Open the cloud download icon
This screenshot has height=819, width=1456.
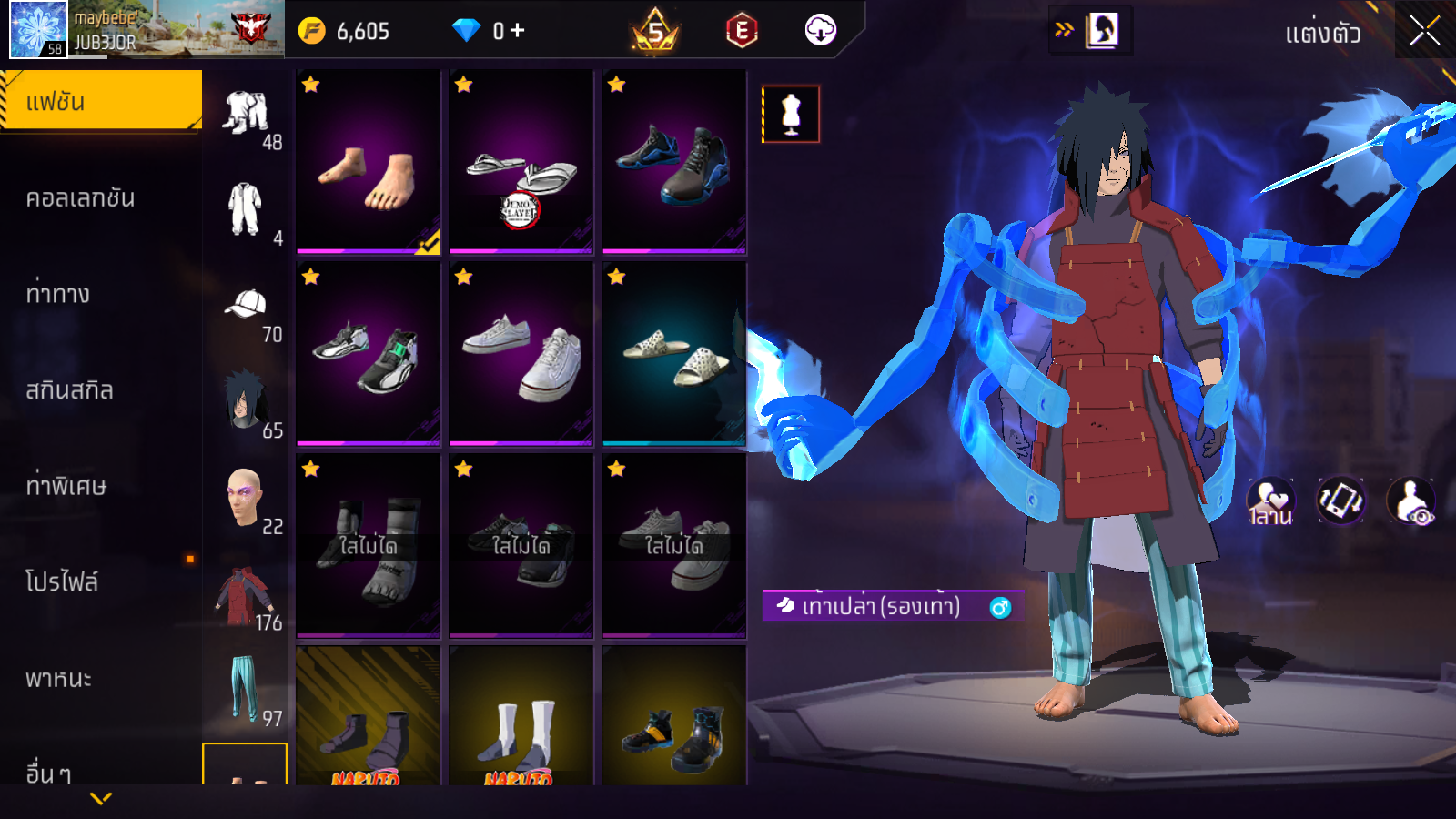tap(820, 31)
